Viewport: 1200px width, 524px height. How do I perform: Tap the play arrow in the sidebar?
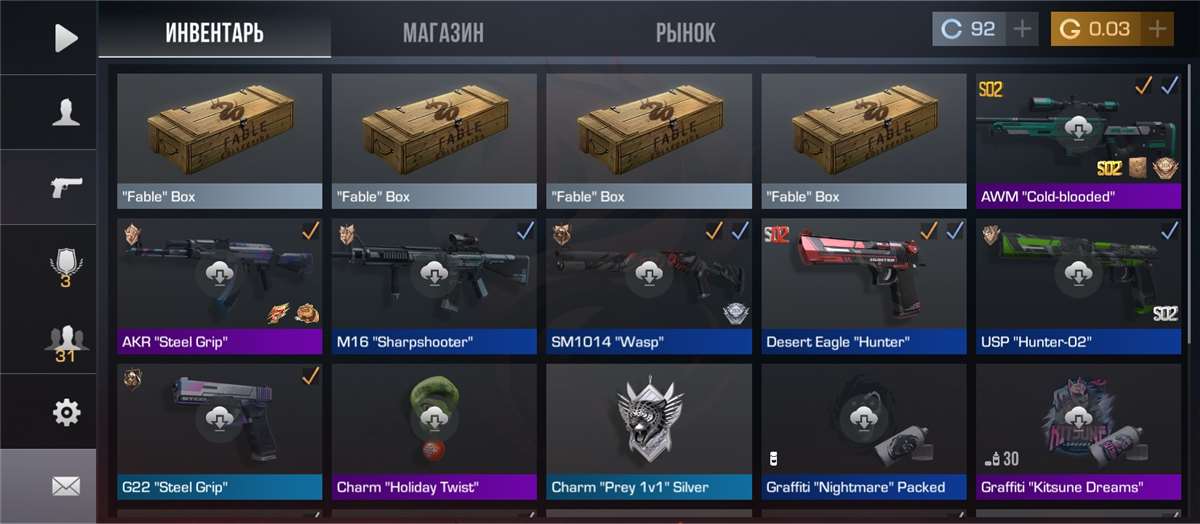coord(65,38)
